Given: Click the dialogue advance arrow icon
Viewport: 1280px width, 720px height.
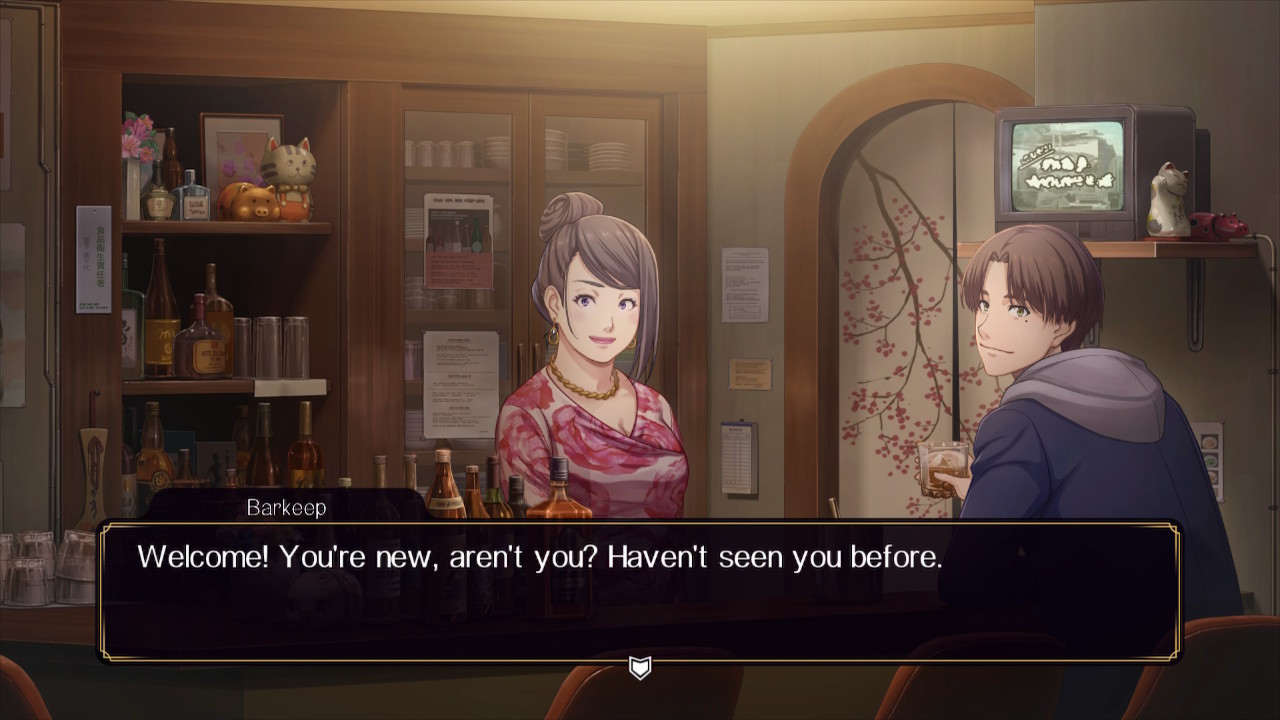Looking at the screenshot, I should pyautogui.click(x=640, y=667).
